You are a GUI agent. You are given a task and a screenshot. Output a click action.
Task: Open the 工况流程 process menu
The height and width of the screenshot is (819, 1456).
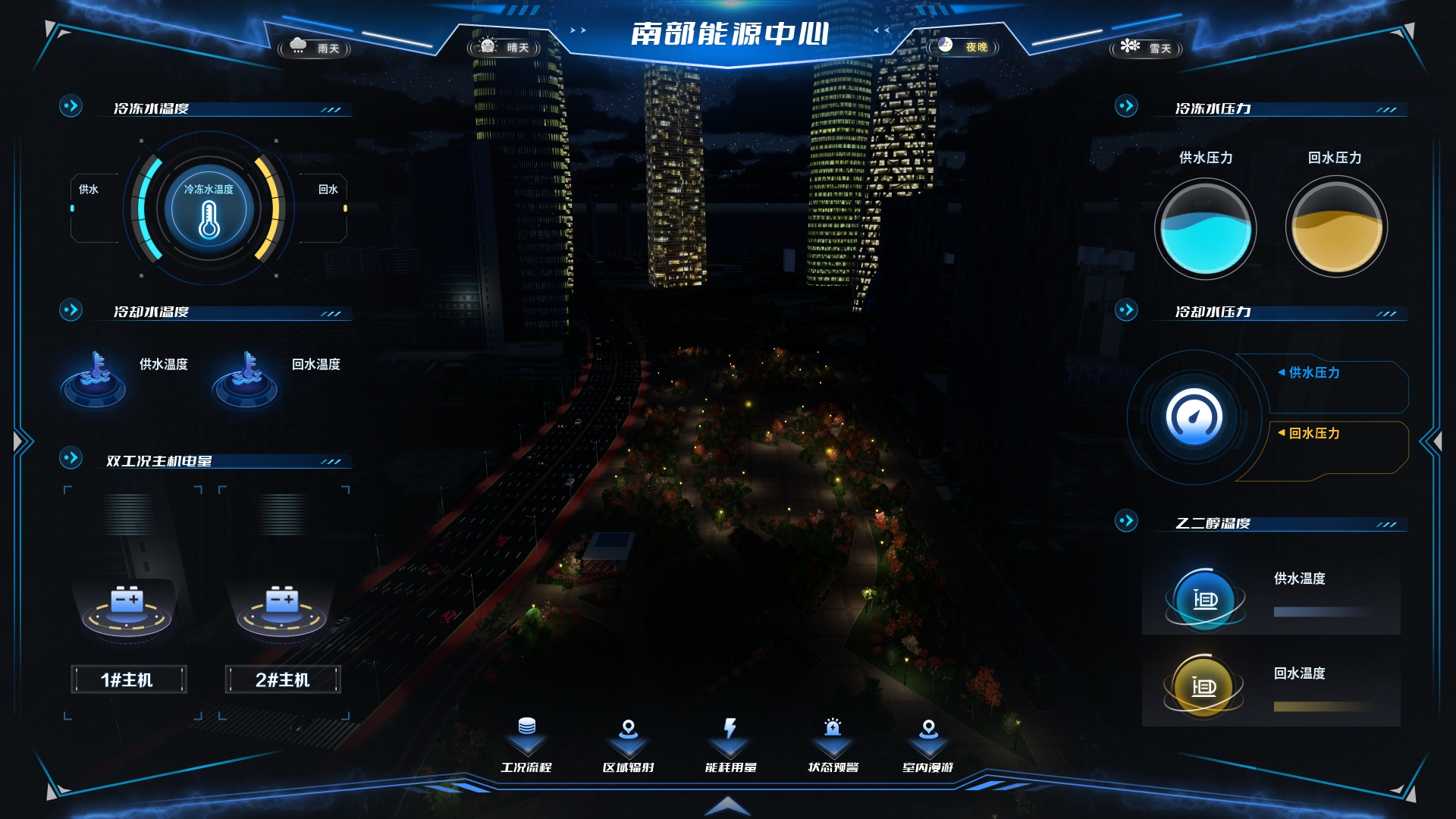pos(526,745)
